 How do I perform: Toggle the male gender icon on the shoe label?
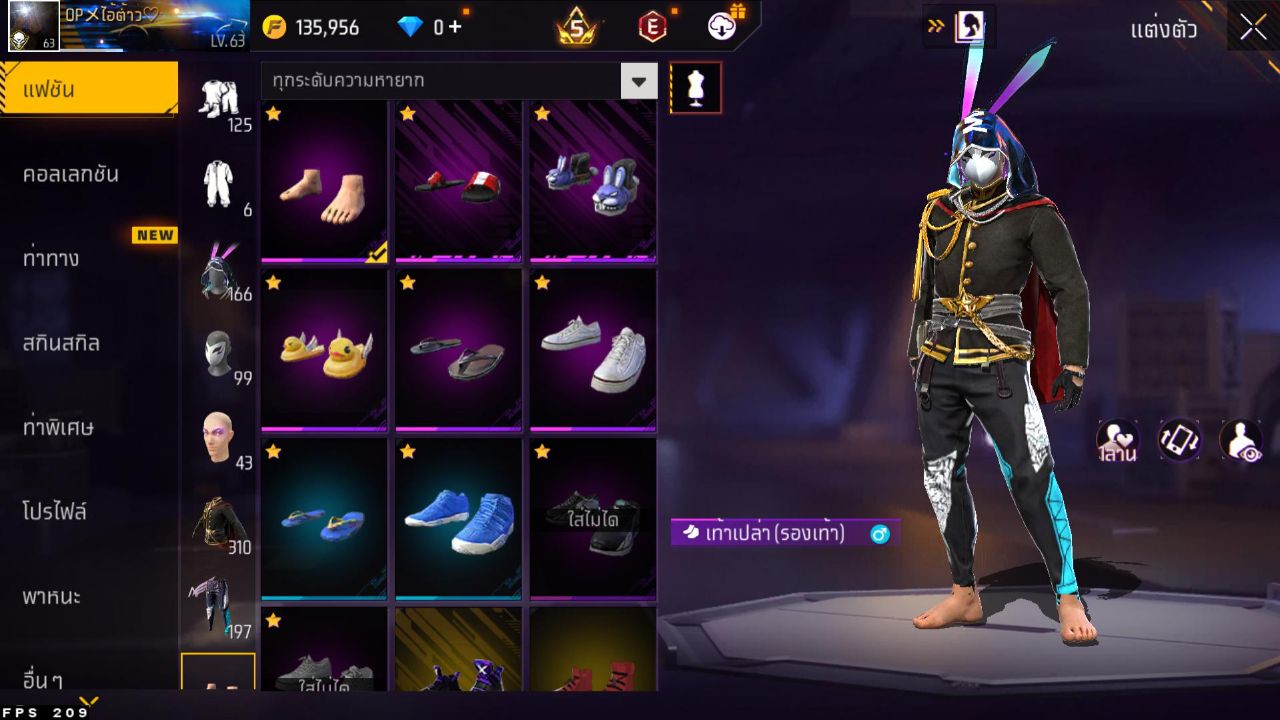tap(878, 535)
